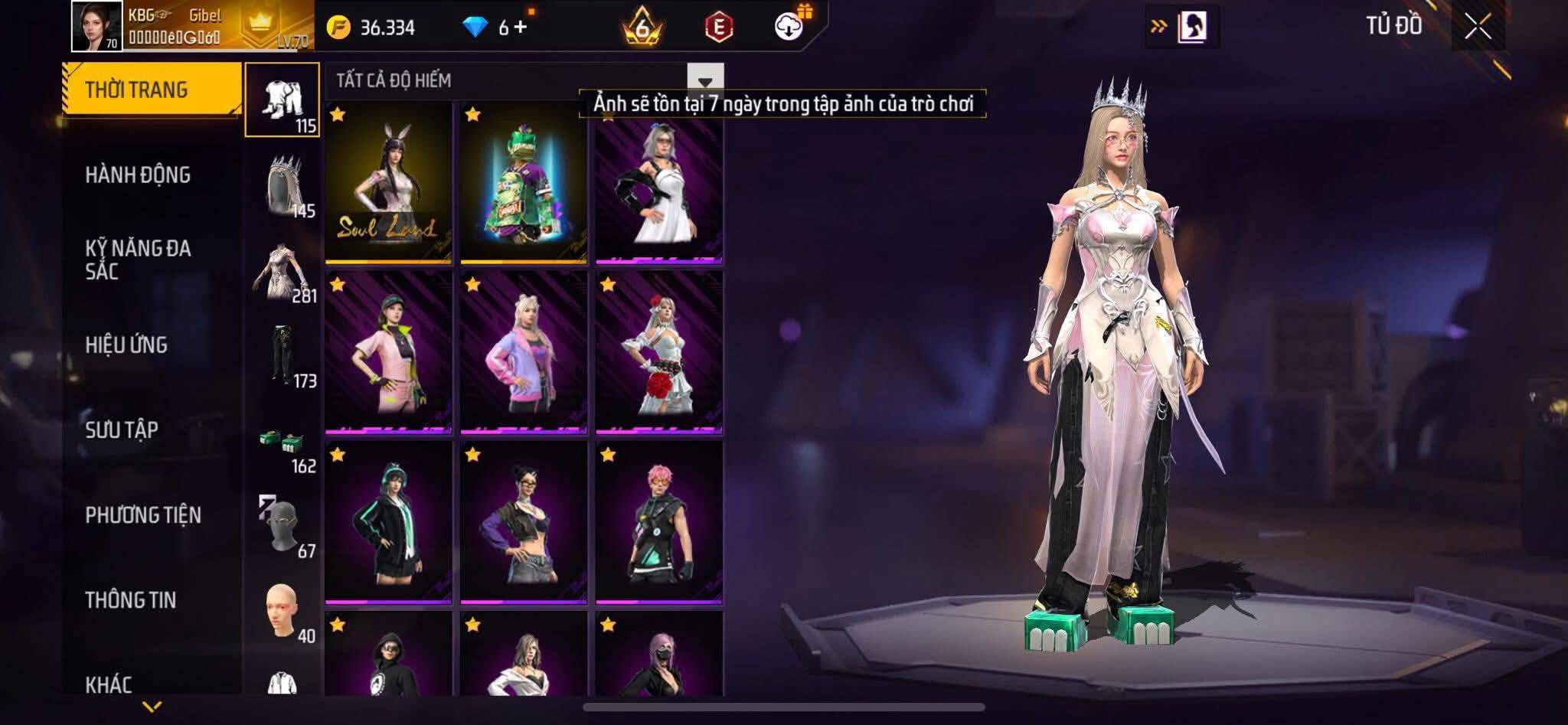
Task: Open the Hiệu Ứng tab
Action: [x=126, y=345]
